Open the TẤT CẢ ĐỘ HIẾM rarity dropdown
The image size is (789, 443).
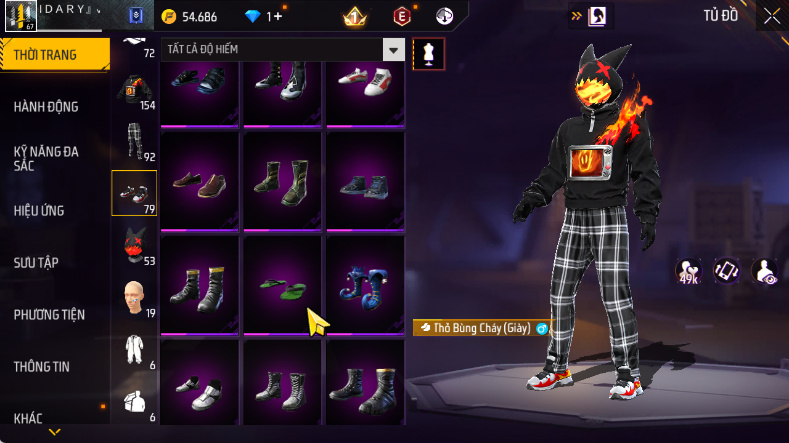[x=283, y=50]
